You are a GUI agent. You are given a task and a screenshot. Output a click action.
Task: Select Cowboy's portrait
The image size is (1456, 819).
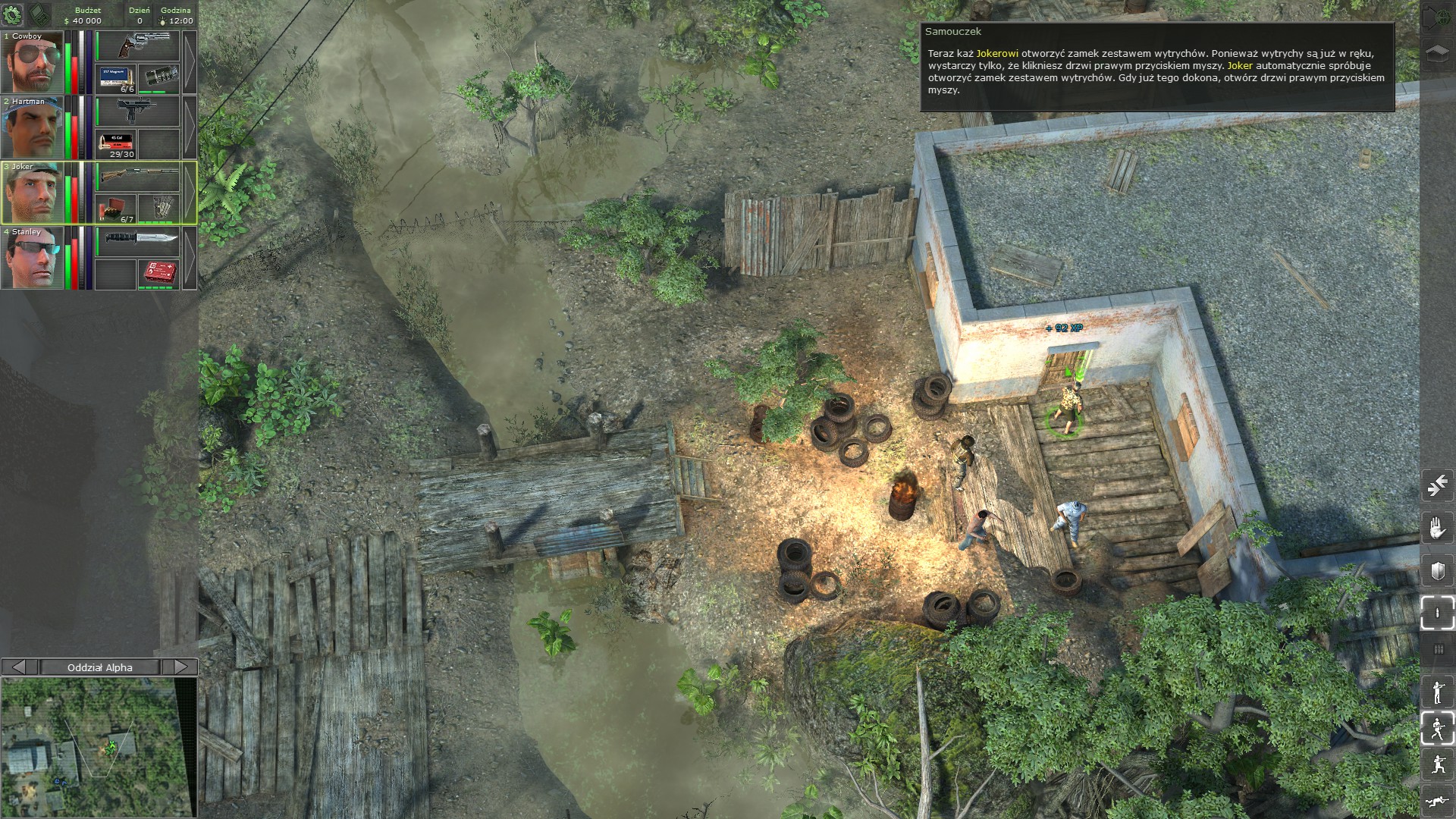click(x=32, y=63)
